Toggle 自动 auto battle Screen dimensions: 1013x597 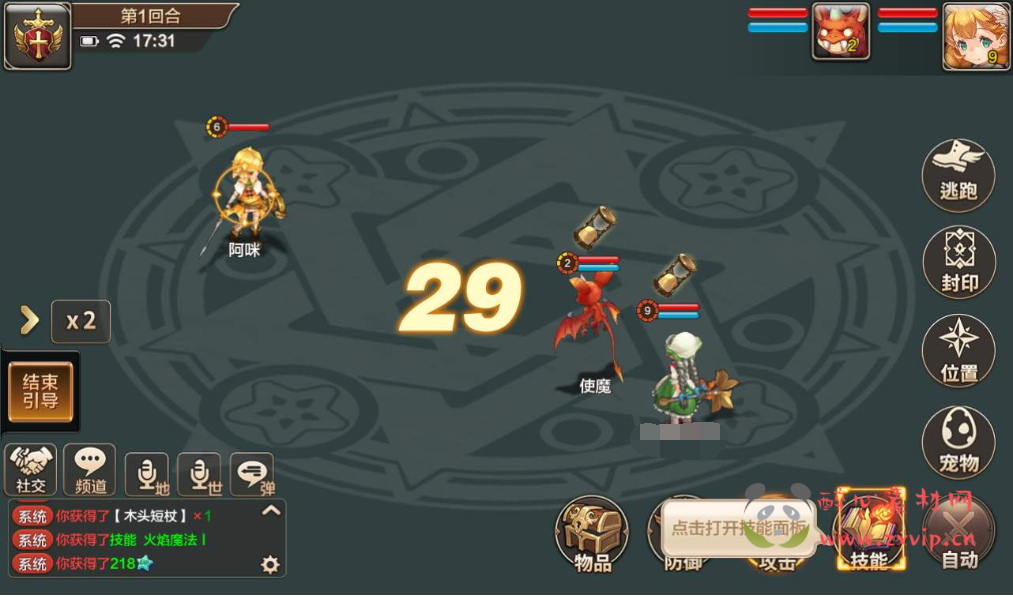[959, 535]
